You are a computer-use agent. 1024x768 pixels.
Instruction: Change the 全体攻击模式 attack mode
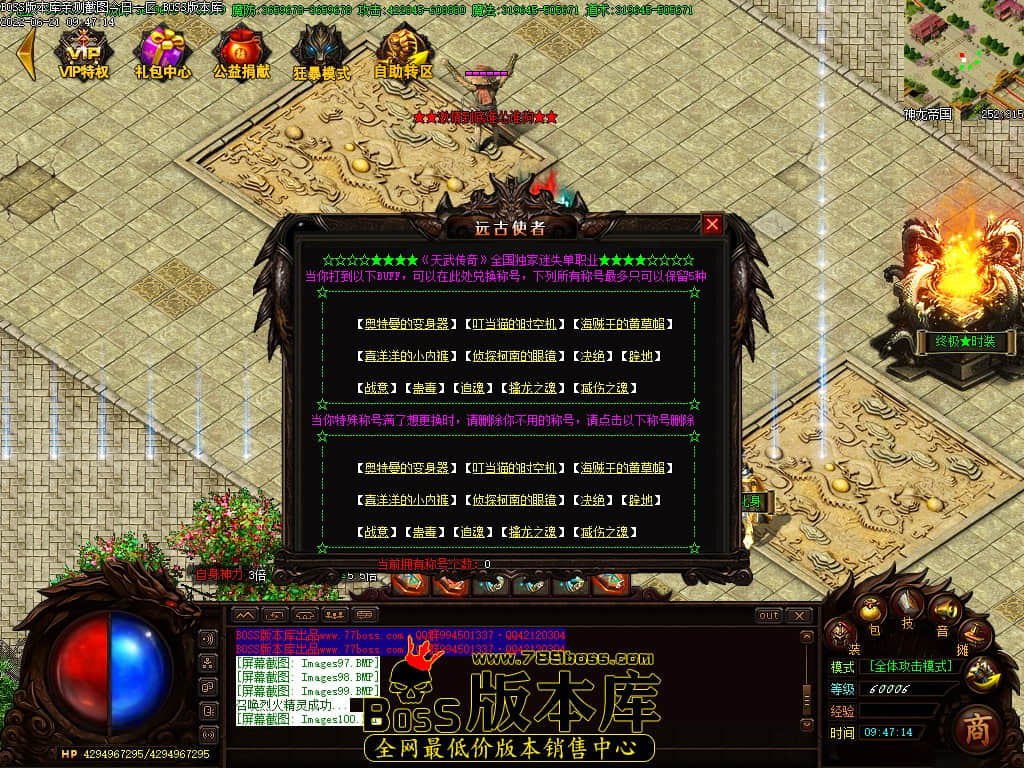pos(910,665)
